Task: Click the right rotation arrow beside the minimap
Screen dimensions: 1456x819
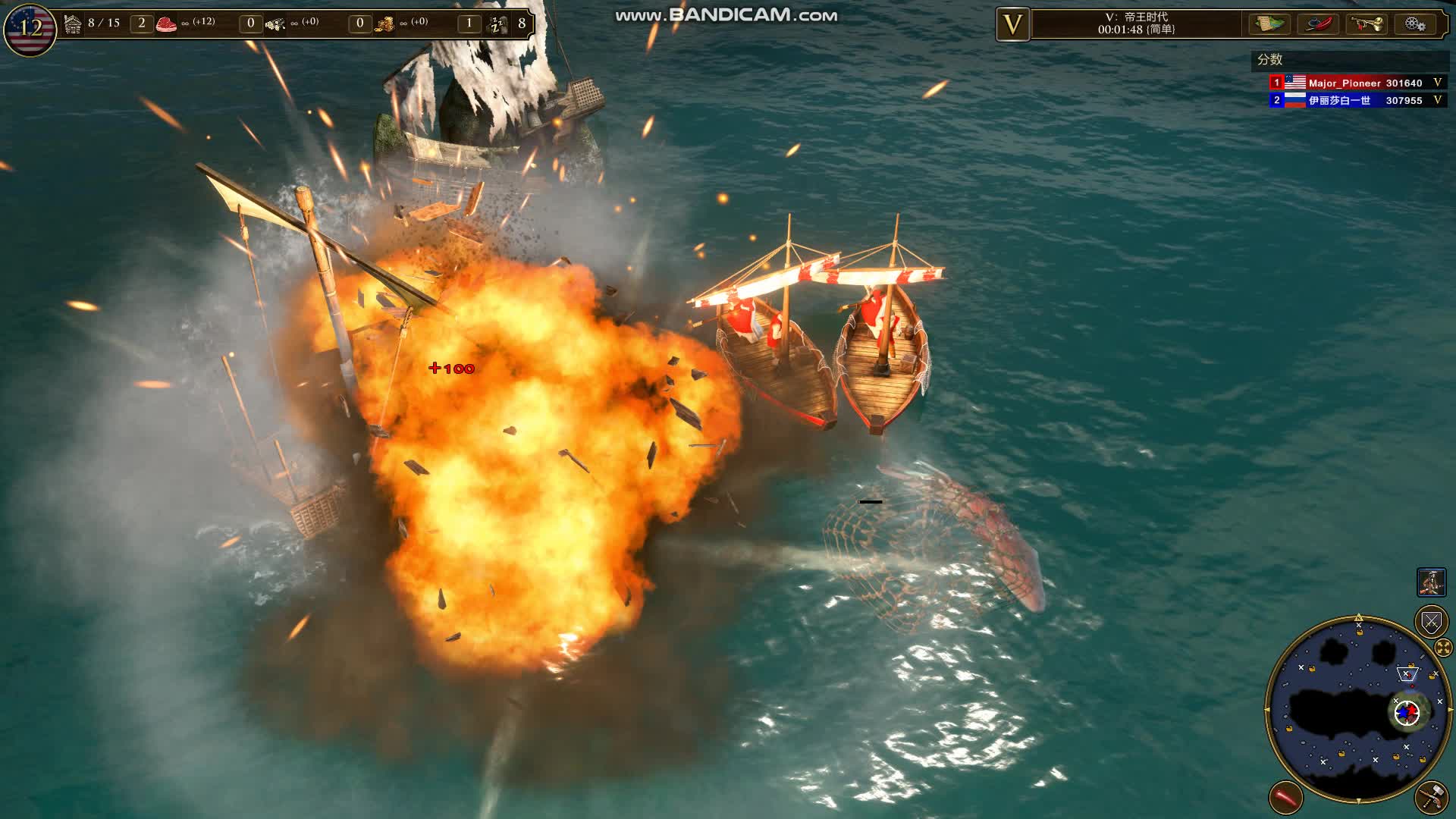Action: 1451,710
